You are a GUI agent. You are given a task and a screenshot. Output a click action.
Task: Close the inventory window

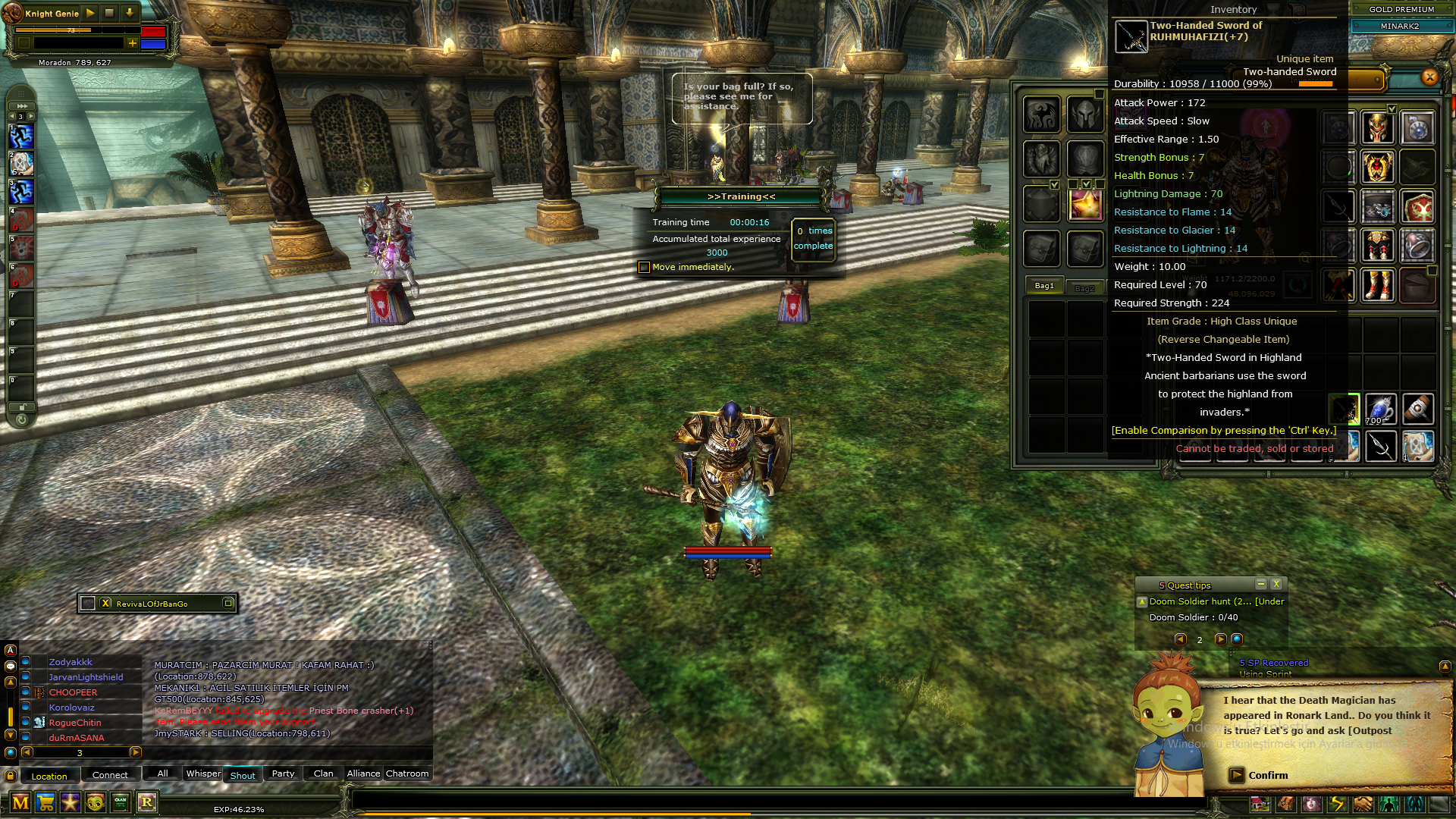pyautogui.click(x=1429, y=77)
